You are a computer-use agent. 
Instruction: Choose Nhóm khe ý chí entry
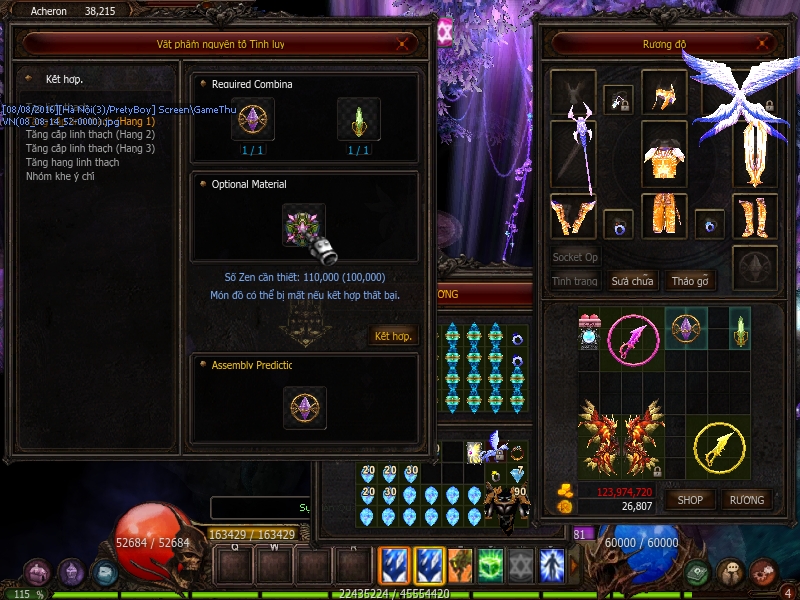click(60, 176)
